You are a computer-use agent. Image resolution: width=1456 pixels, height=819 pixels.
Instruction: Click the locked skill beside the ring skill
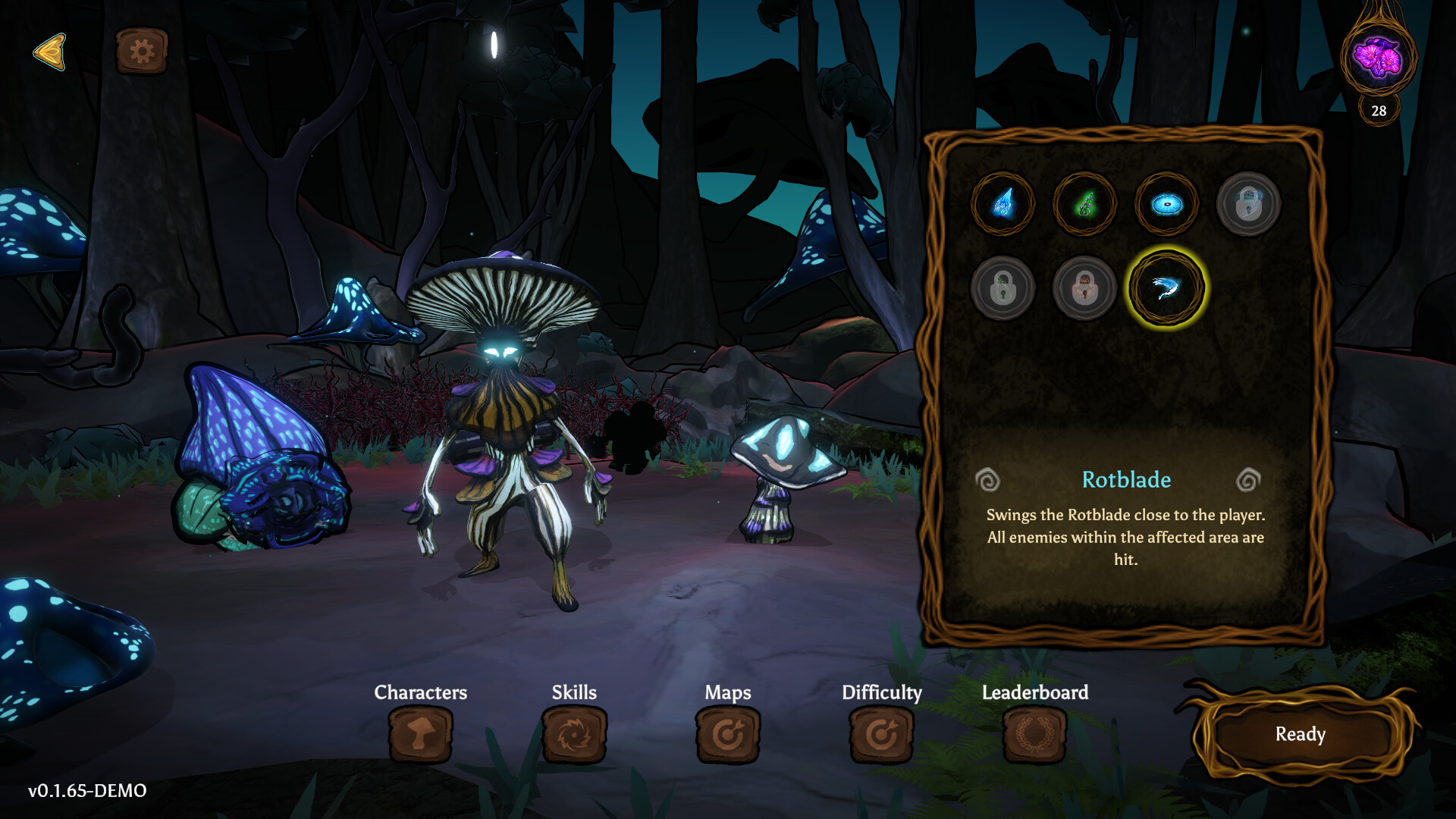coord(1249,203)
